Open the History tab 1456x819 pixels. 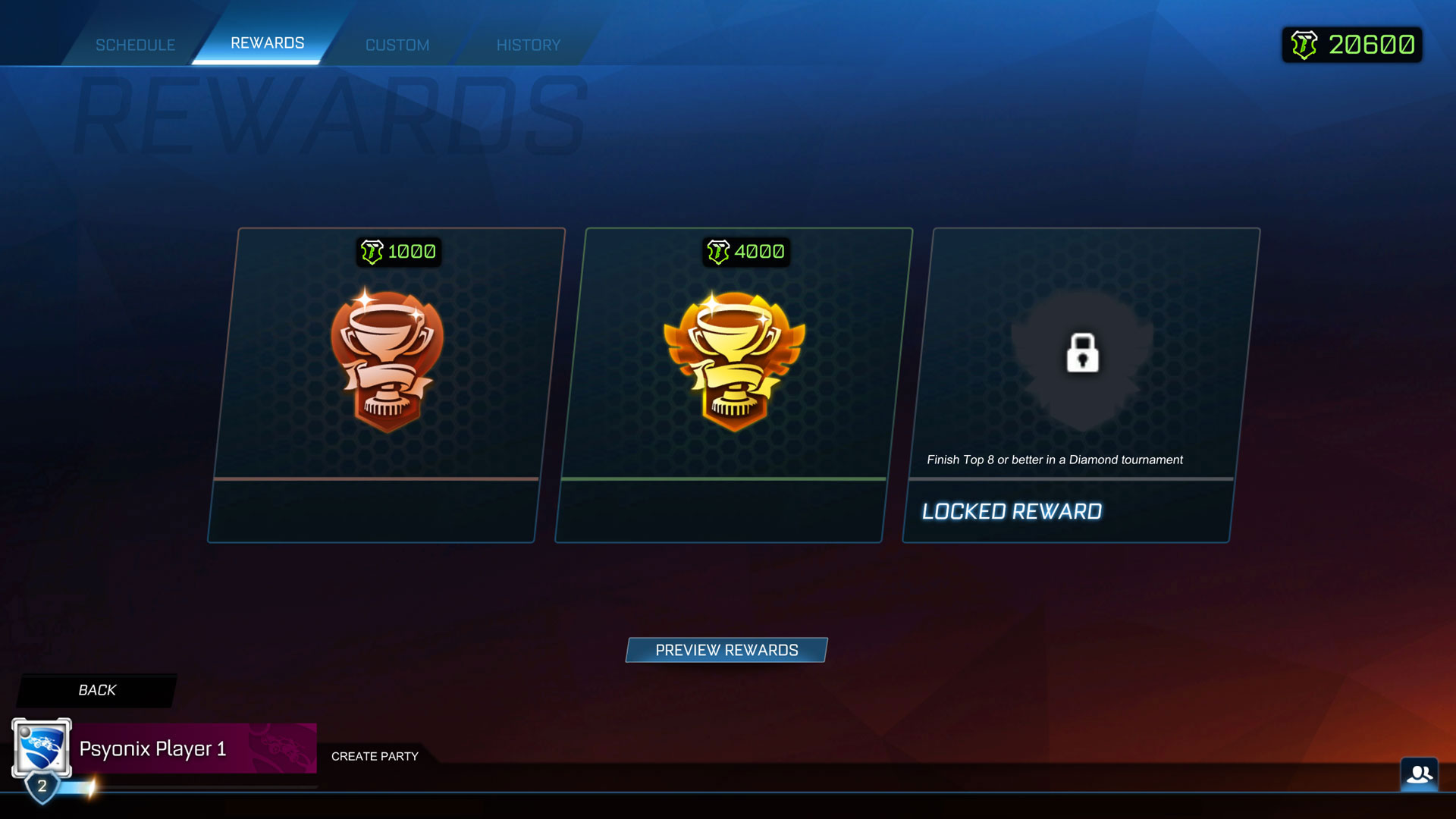click(529, 44)
